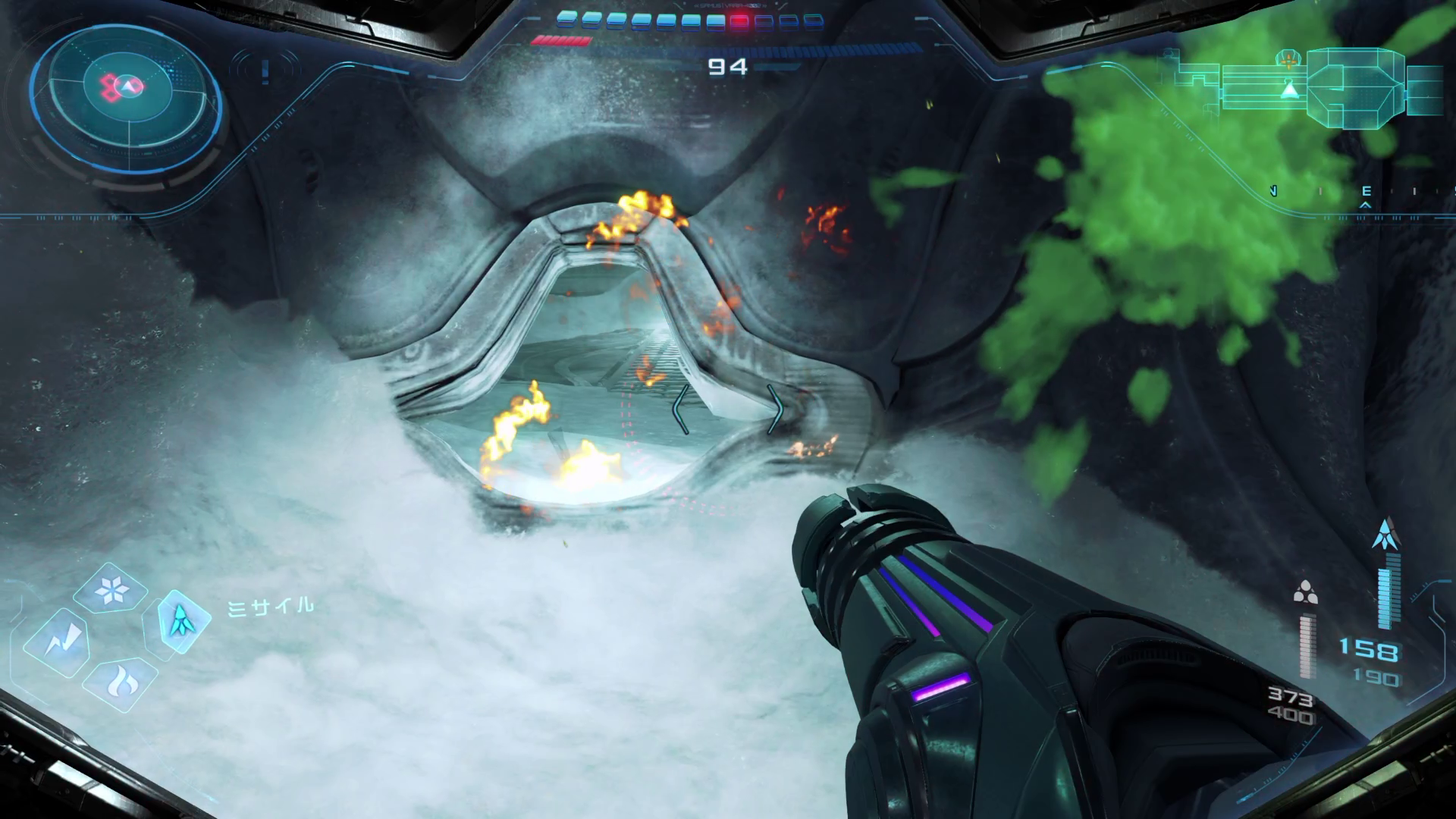Select the snowflake ice shot icon
The image size is (1456, 819).
pyautogui.click(x=111, y=589)
